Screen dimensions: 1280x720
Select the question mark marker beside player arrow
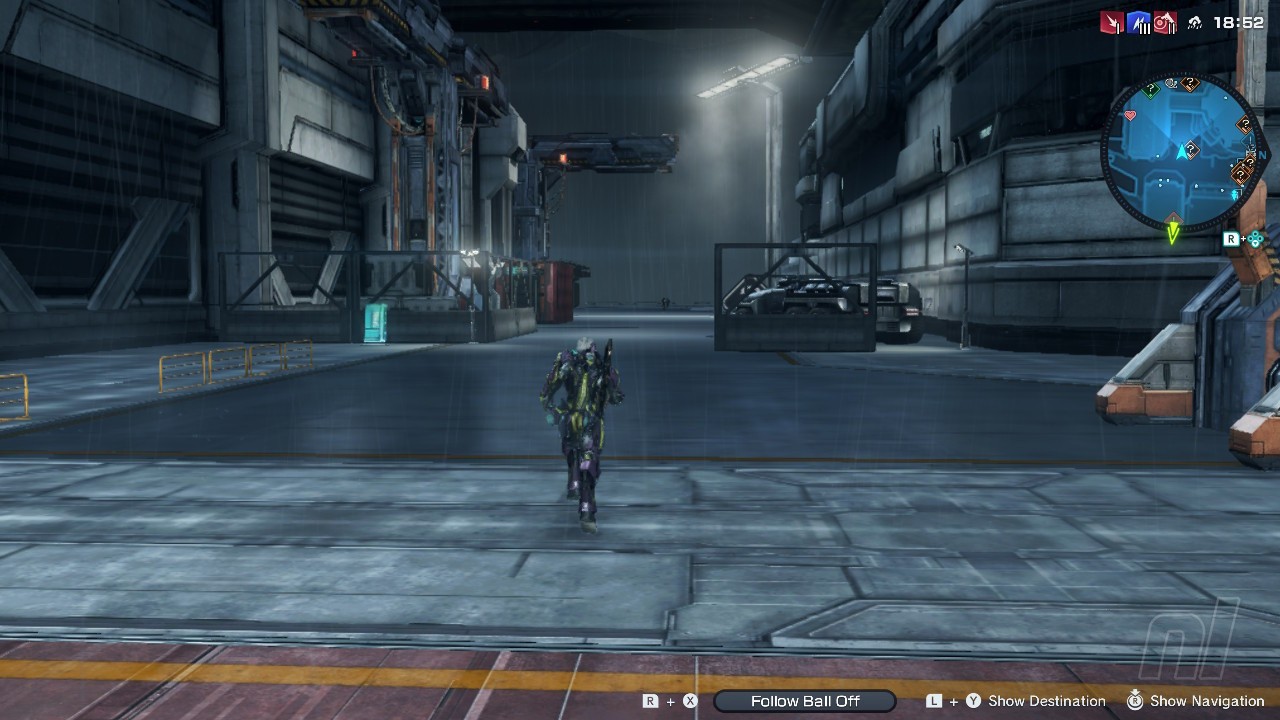[1192, 149]
